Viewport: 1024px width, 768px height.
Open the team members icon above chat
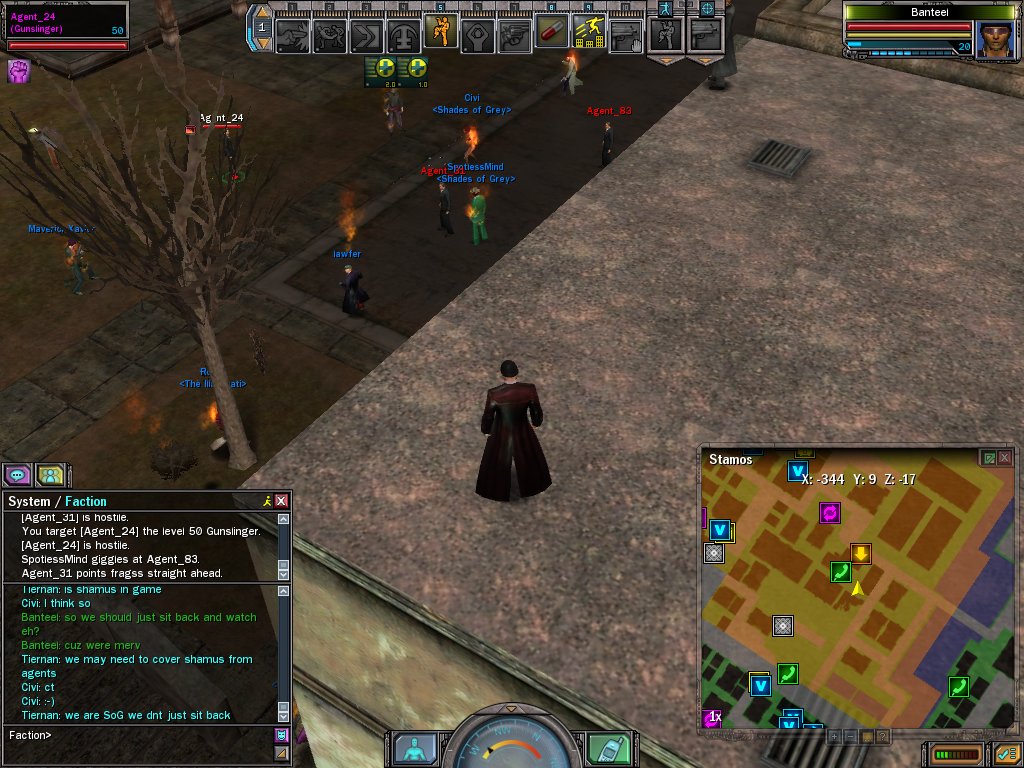click(x=50, y=475)
